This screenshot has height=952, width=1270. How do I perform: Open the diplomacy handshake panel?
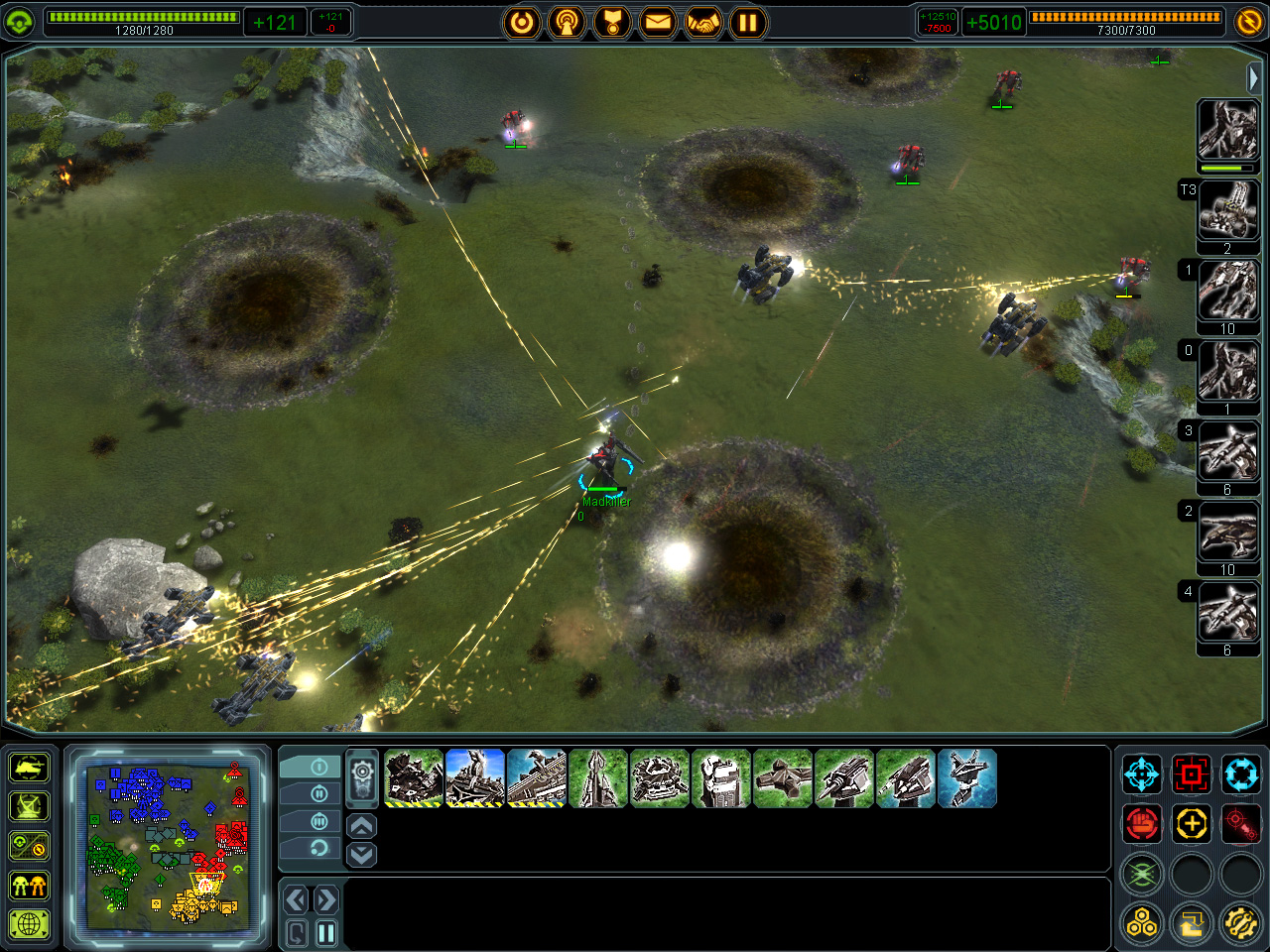(703, 22)
